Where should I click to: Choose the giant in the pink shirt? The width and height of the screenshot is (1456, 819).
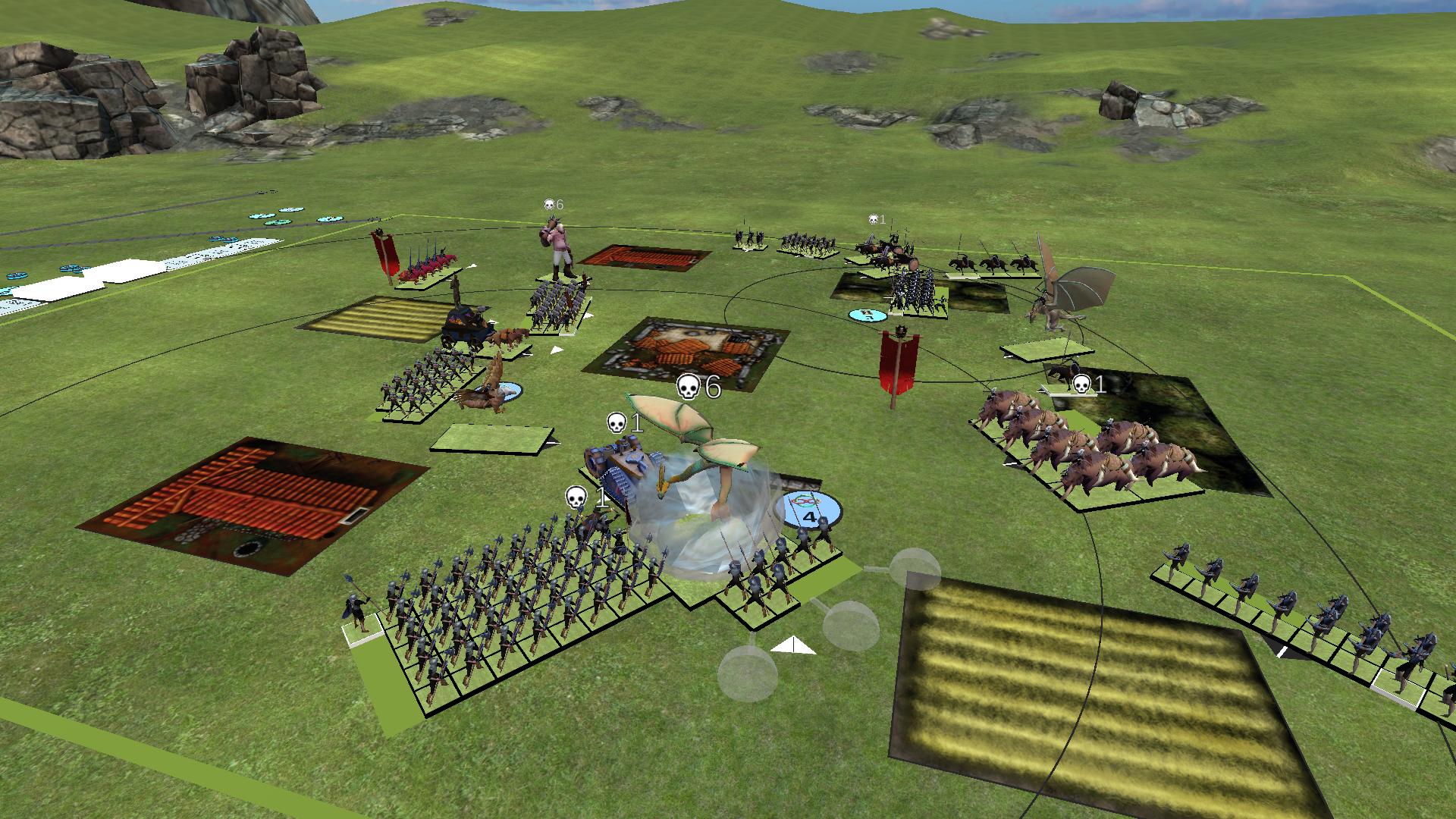click(559, 246)
